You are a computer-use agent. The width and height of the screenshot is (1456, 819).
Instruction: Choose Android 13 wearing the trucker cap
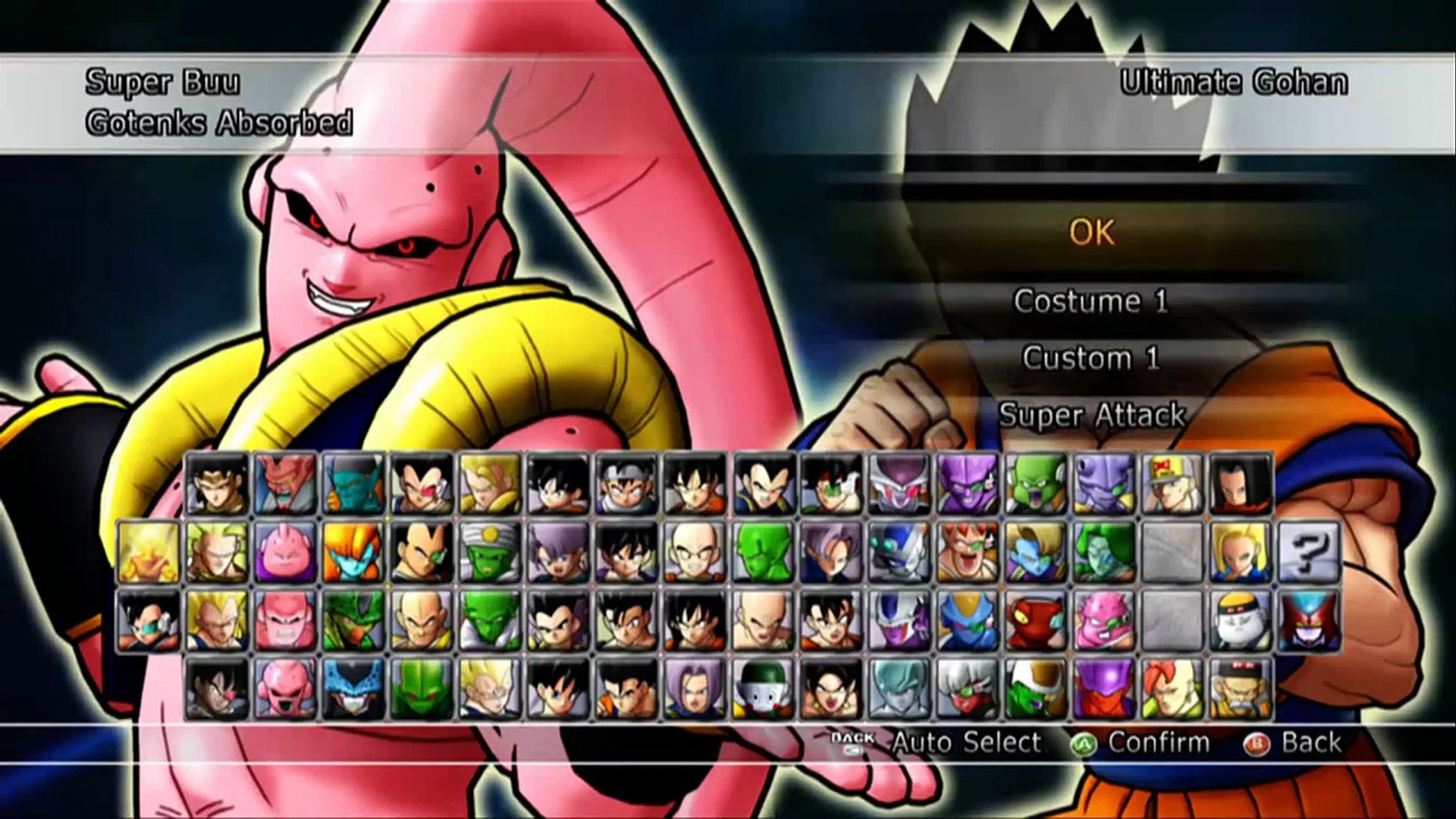(x=1172, y=483)
